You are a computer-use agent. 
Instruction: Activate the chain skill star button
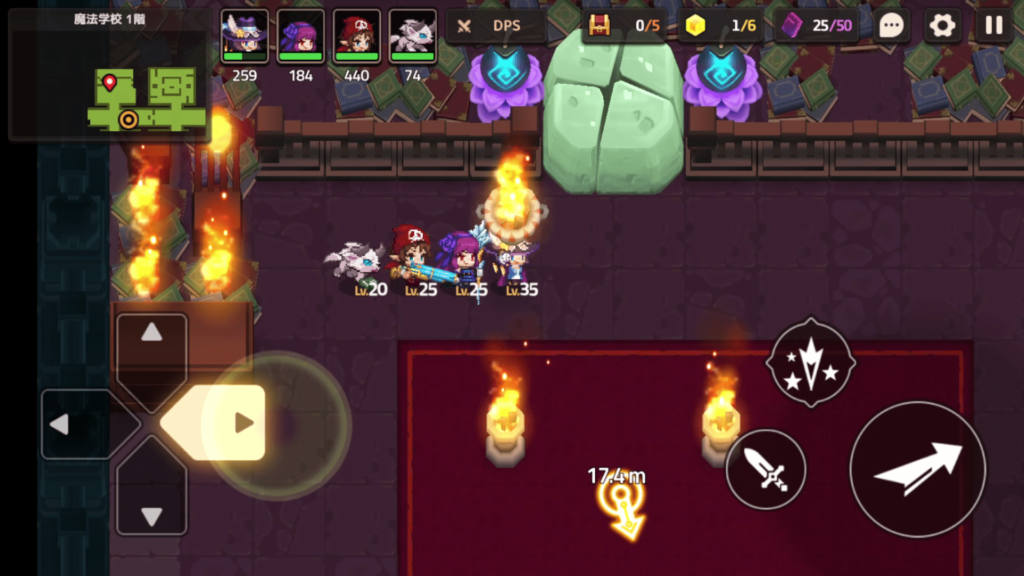click(810, 362)
